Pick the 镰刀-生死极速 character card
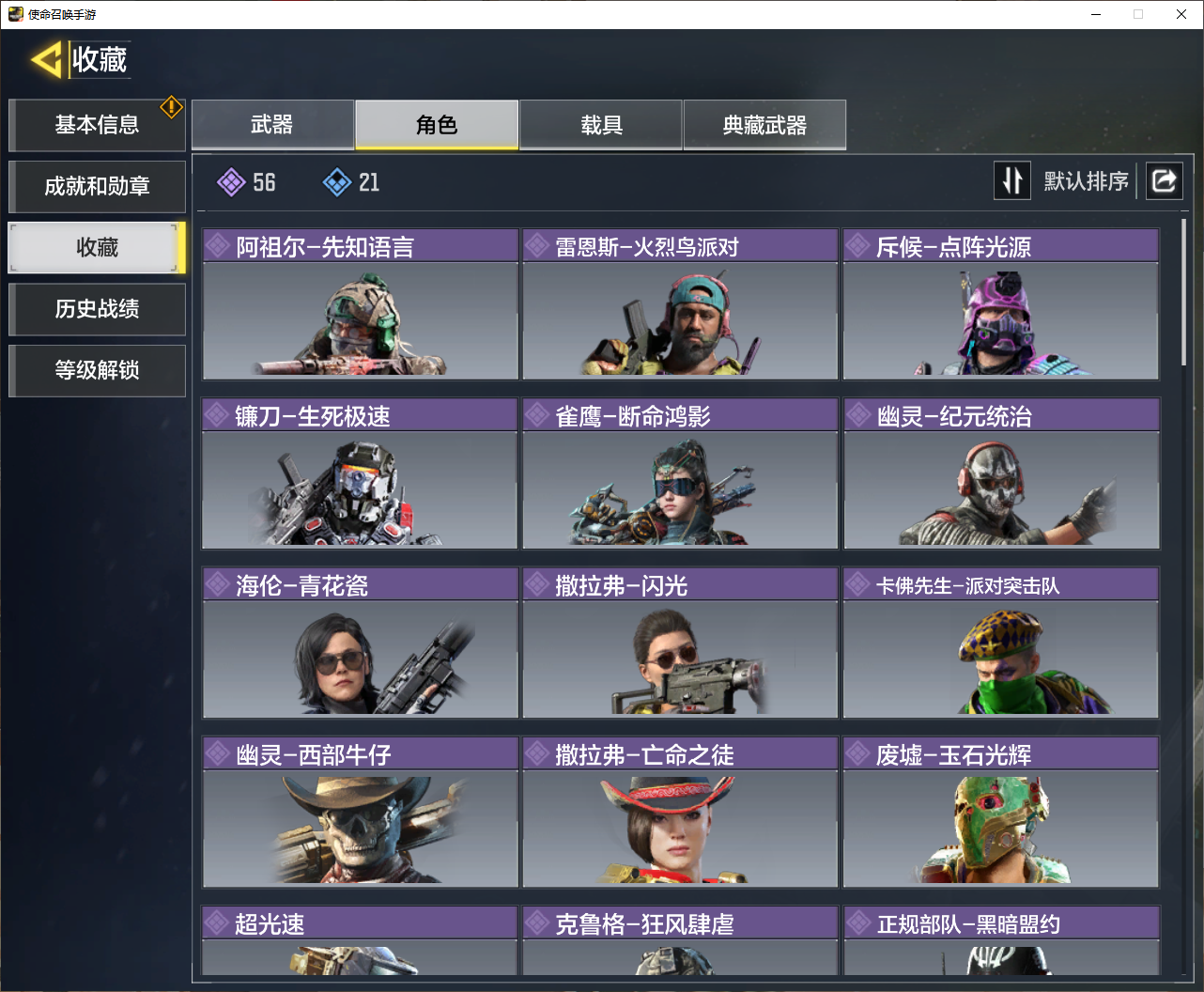This screenshot has width=1204, height=992. click(361, 473)
